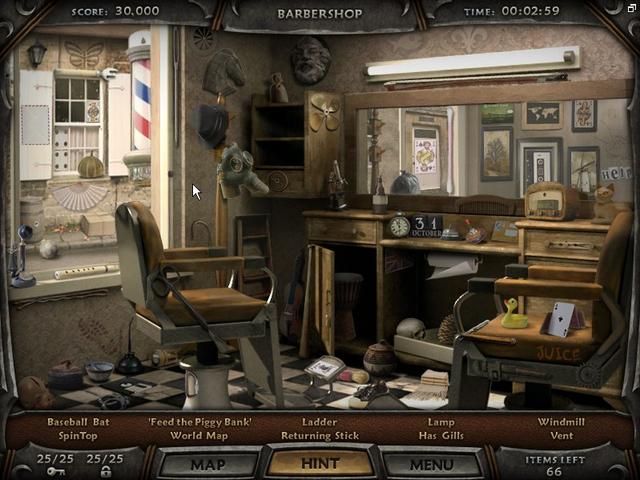Image resolution: width=640 pixels, height=480 pixels.
Task: Select 'Ladder' in the item list
Action: [320, 422]
